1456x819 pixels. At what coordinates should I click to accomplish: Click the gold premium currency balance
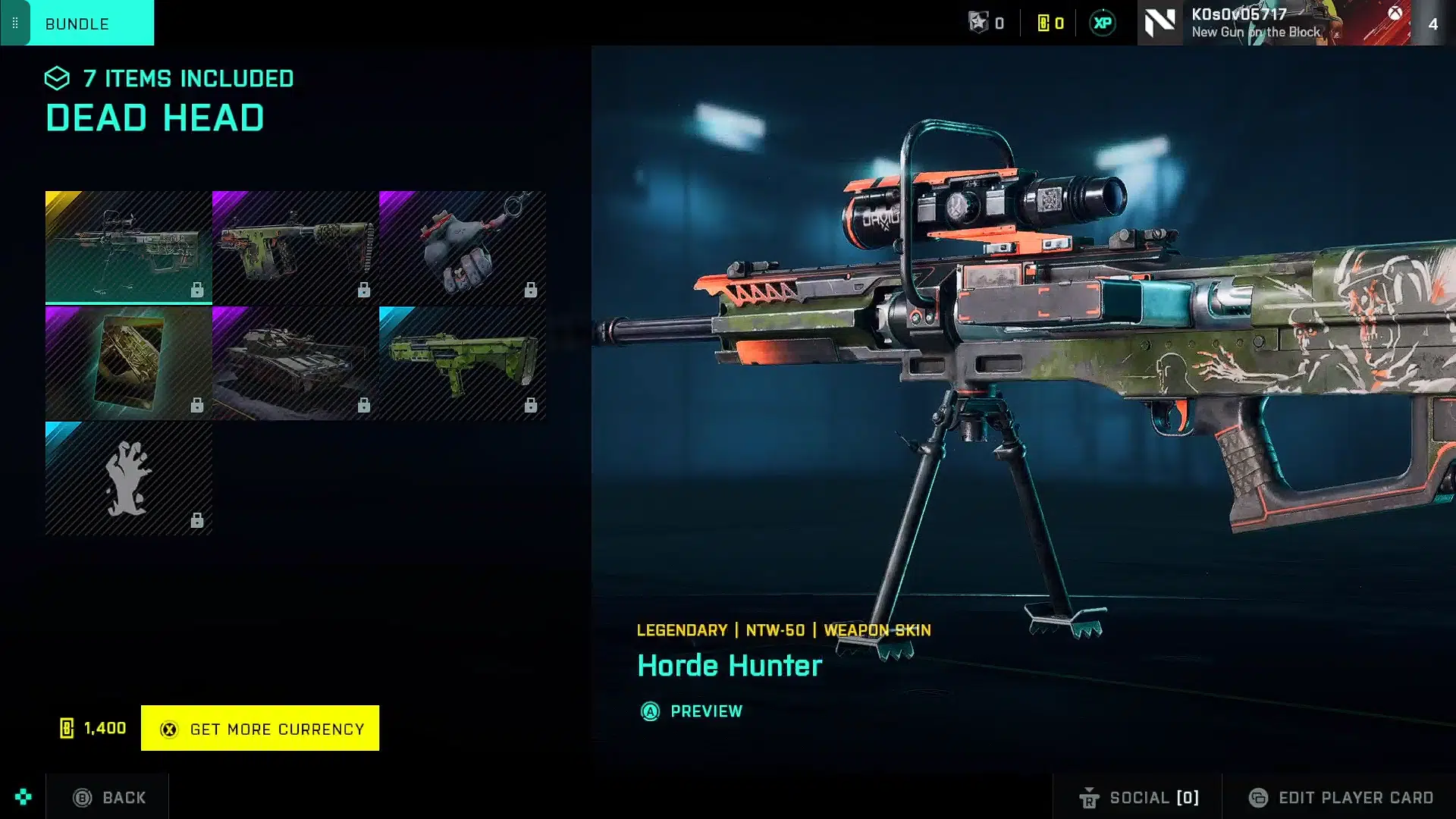[x=1050, y=24]
